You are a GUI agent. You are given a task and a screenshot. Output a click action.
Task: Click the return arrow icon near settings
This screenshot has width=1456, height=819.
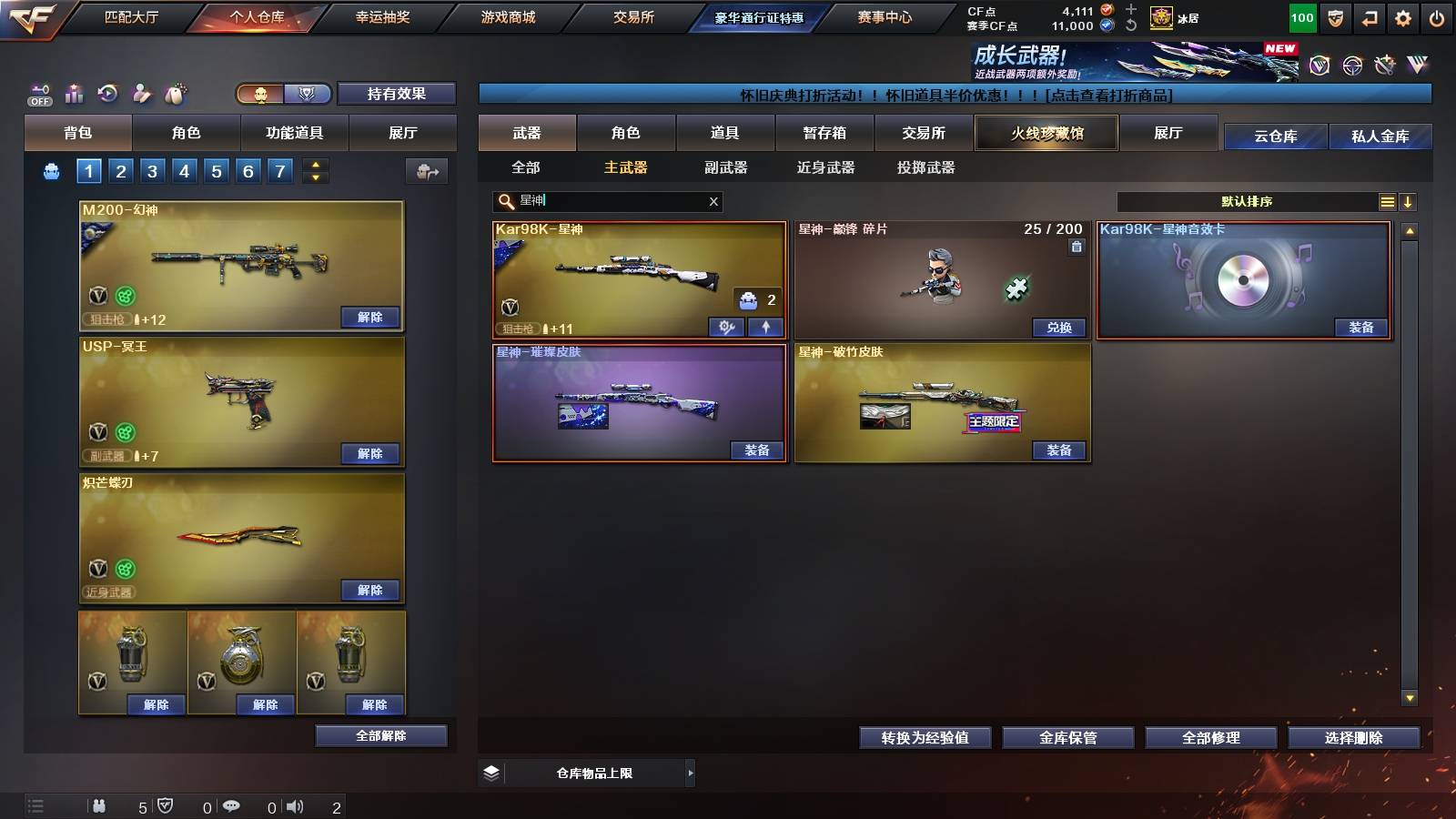1368,16
